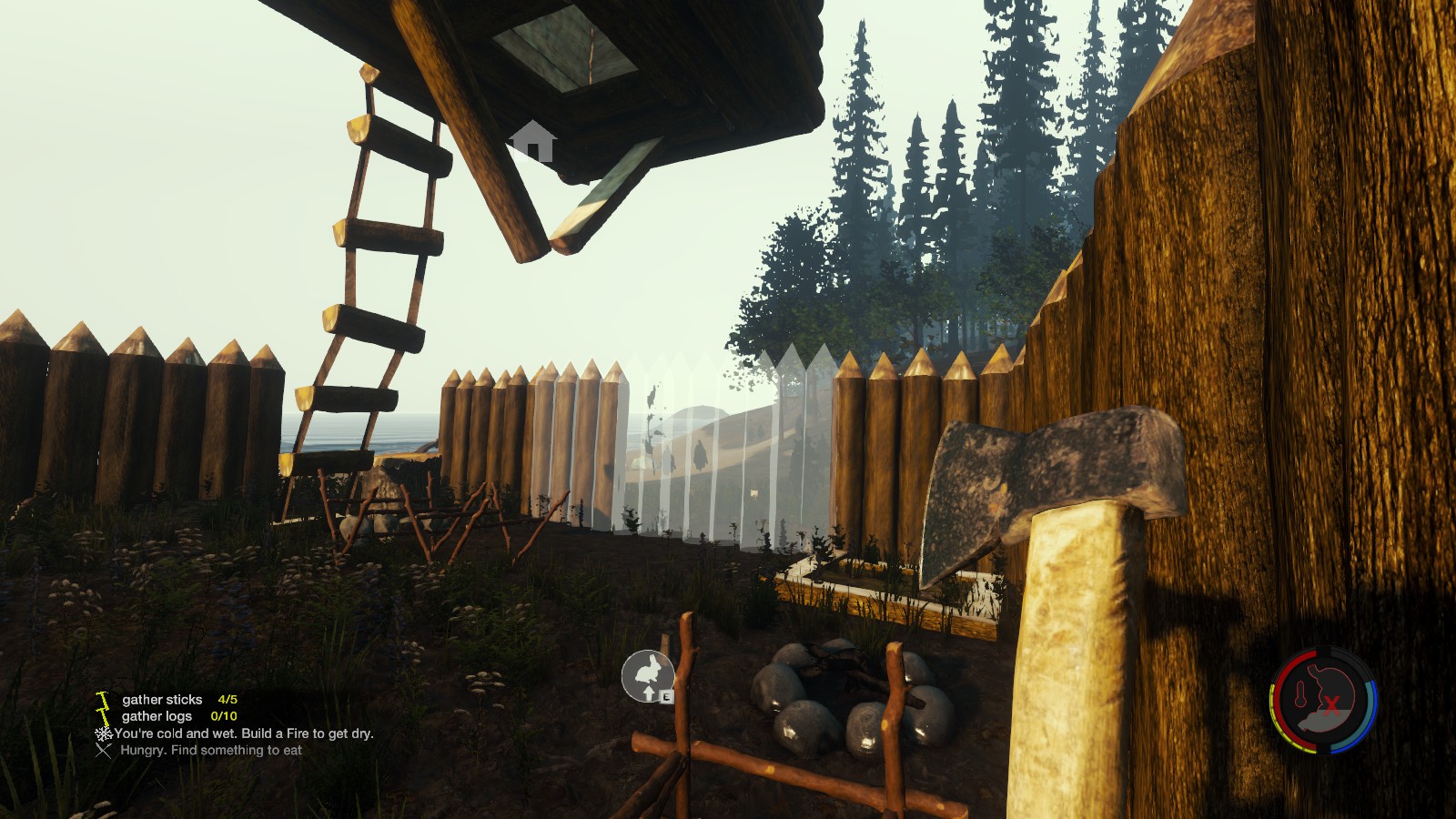Select the rabbit trap icon
1456x819 pixels.
pyautogui.click(x=647, y=675)
